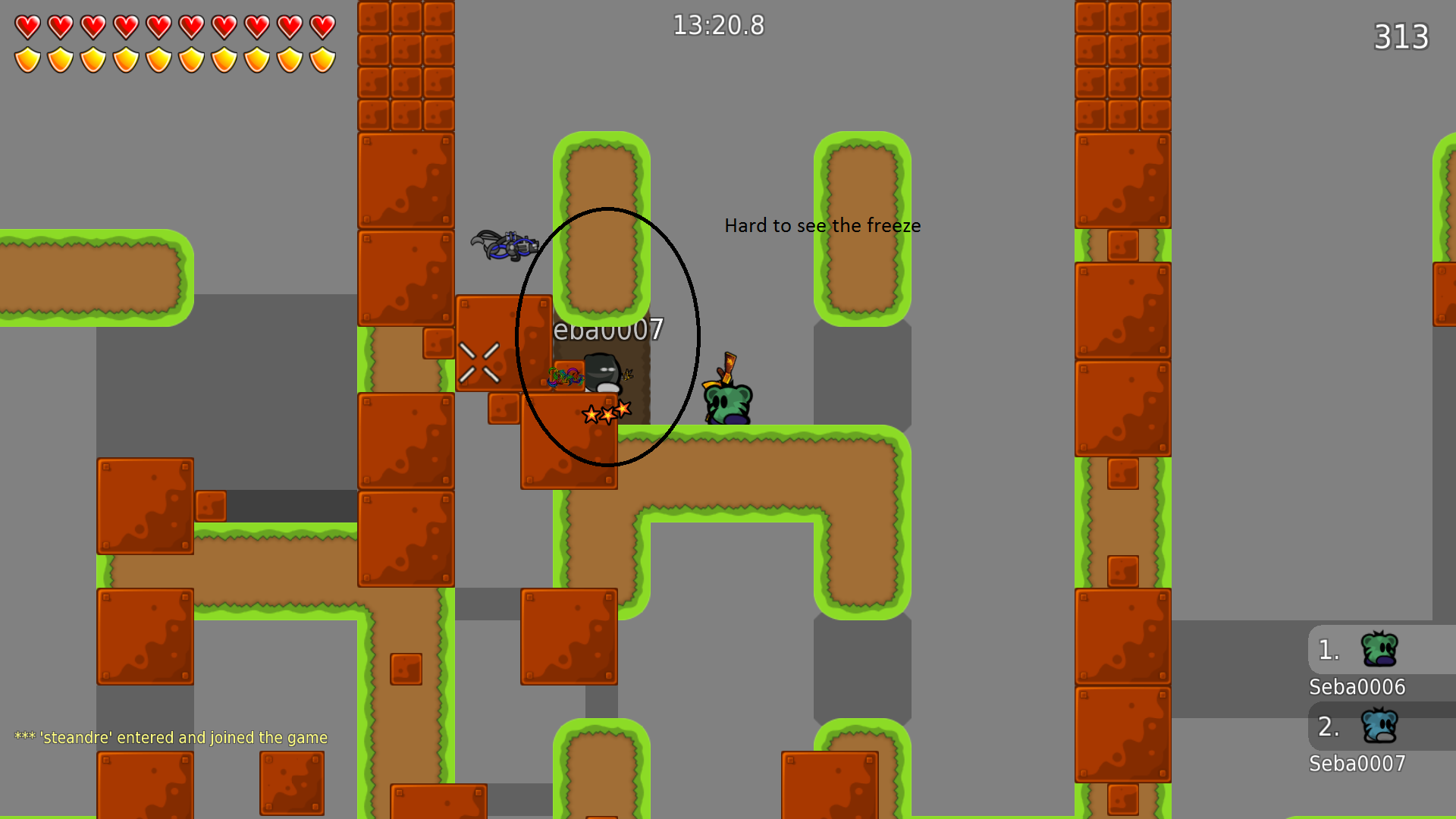This screenshot has width=1456, height=819.
Task: Click the 'steandre' joined game chat message
Action: (169, 736)
